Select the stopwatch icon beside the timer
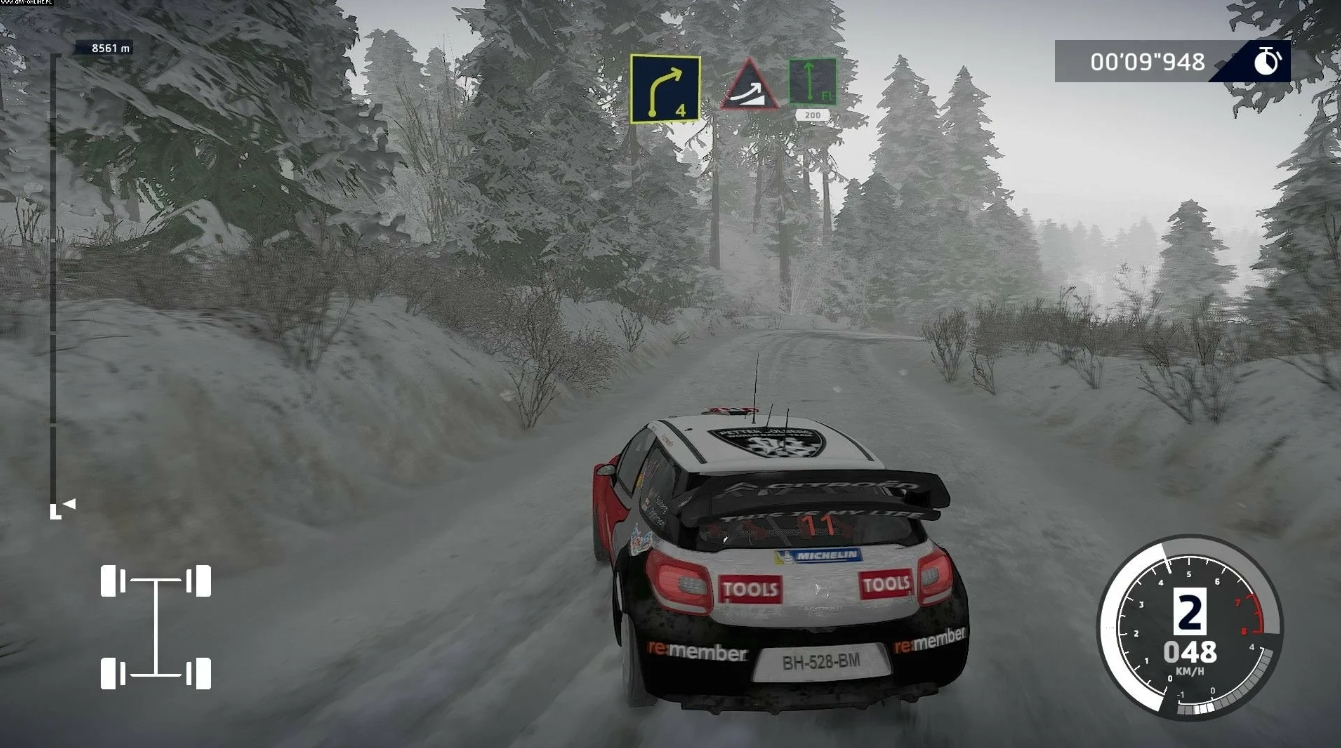This screenshot has width=1341, height=748. coord(1266,61)
